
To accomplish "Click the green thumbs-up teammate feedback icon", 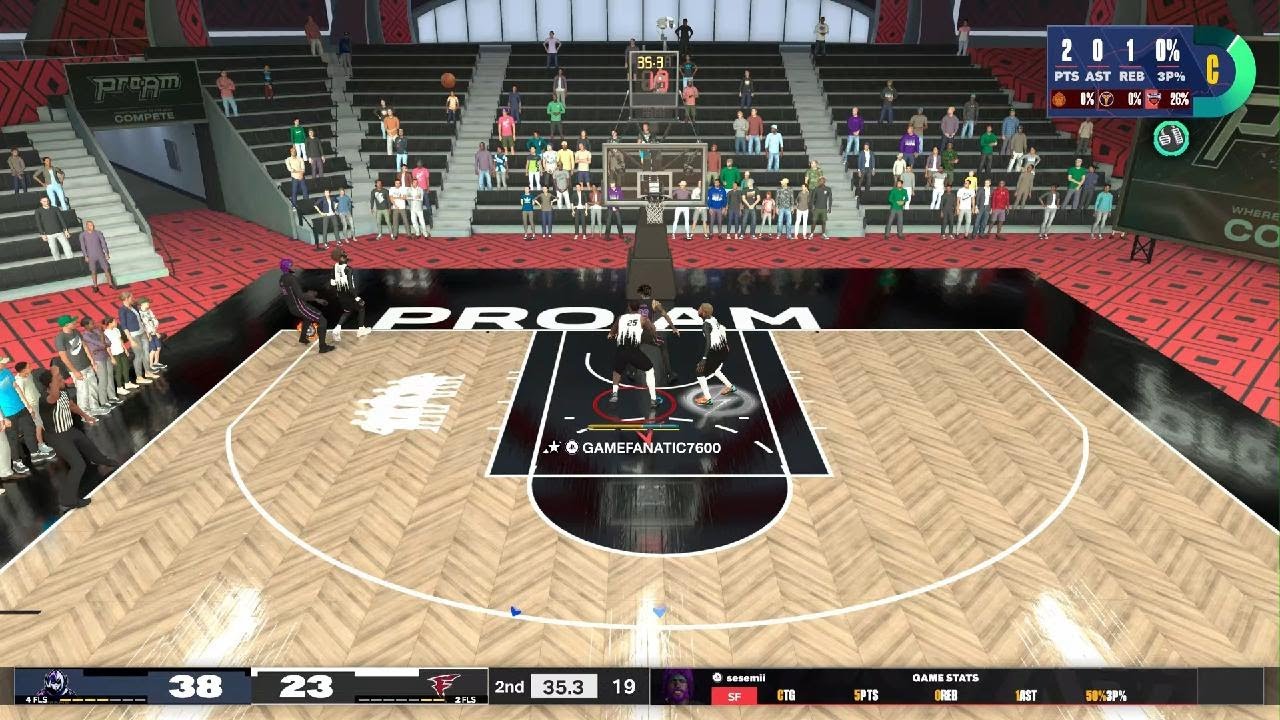I will coord(1171,138).
